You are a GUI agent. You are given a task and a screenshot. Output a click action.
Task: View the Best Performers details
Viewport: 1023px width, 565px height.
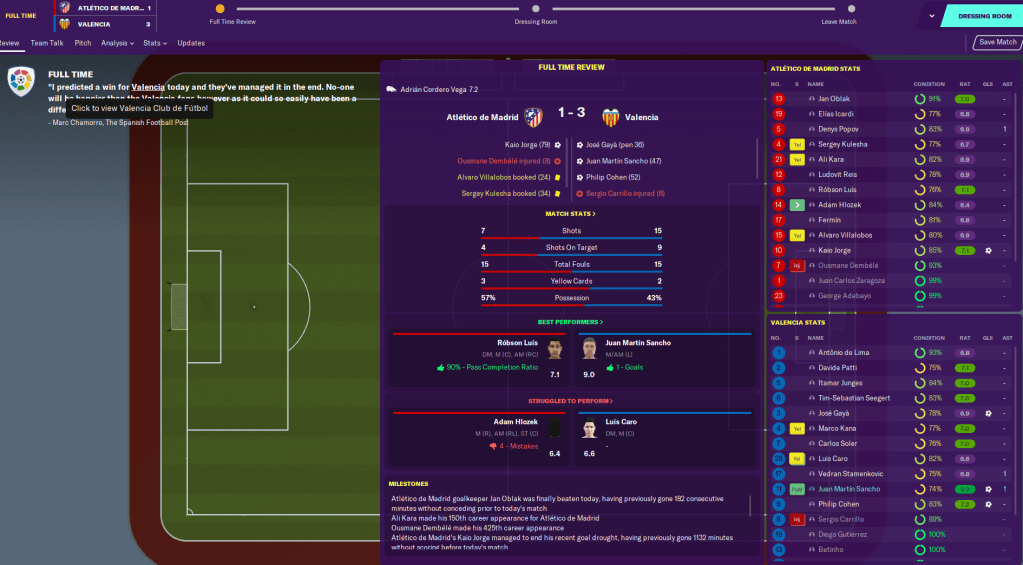pos(570,322)
